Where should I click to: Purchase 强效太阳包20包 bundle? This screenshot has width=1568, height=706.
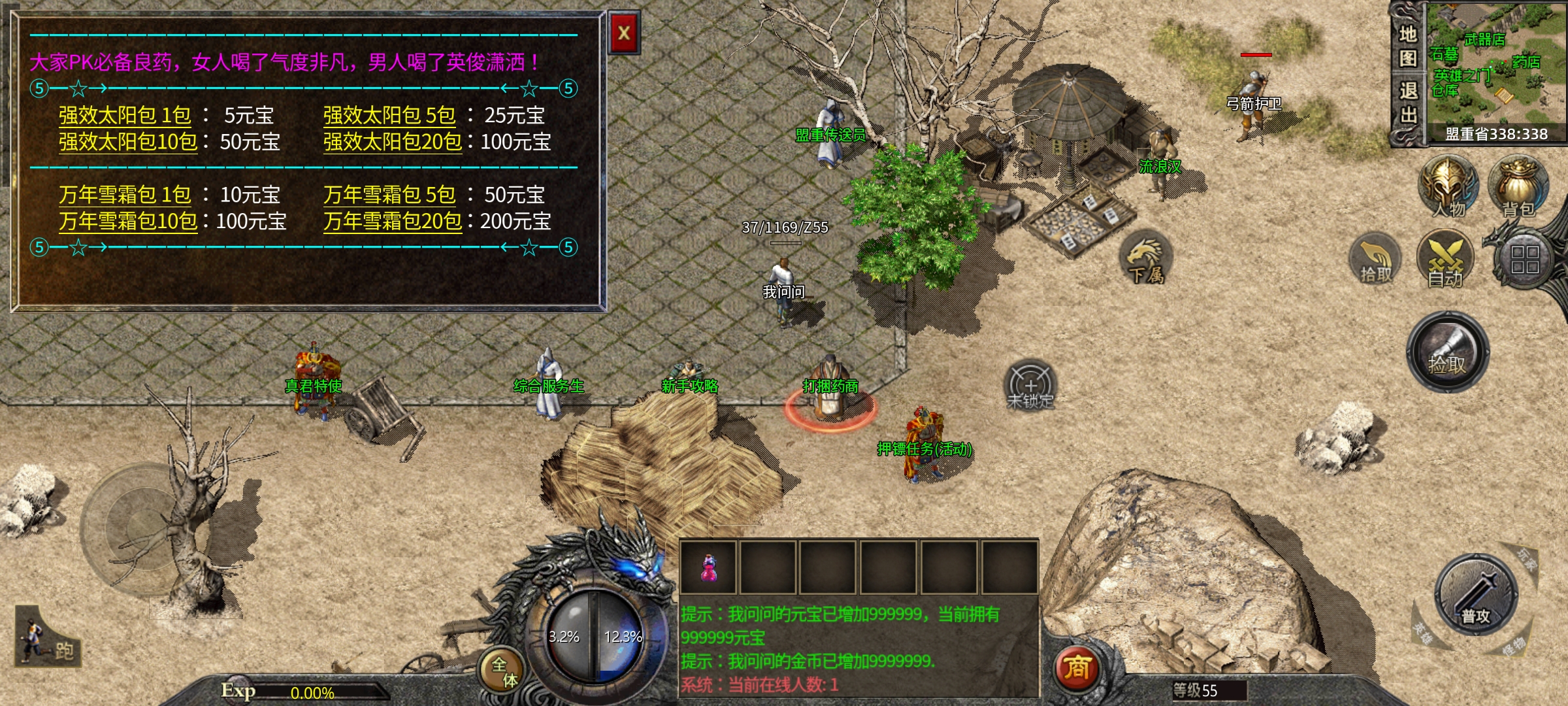[x=393, y=142]
